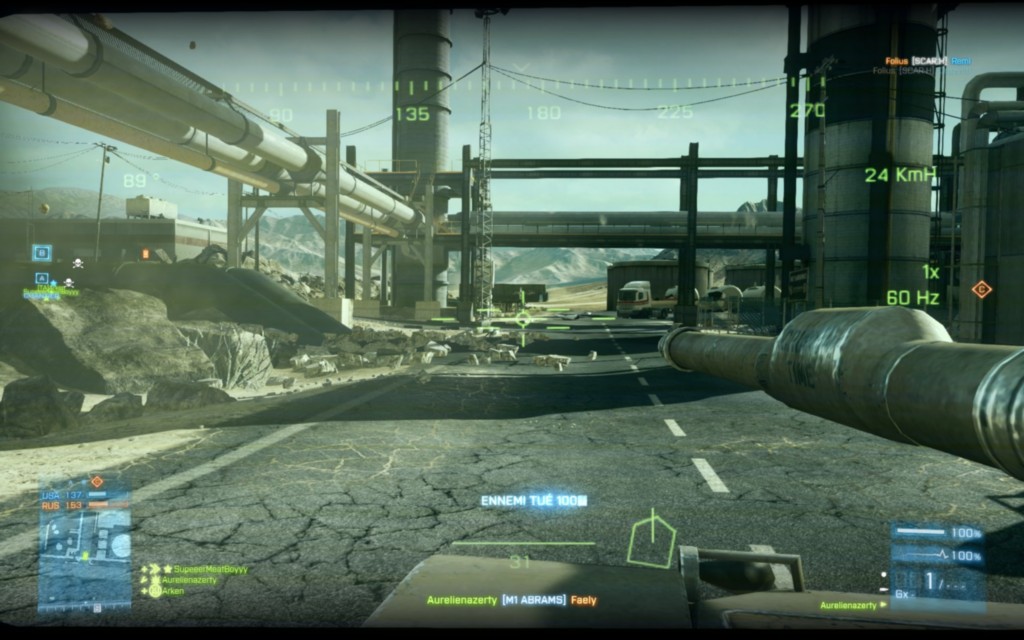The height and width of the screenshot is (640, 1024).
Task: Click the orange objective icon above the minimap
Action: [97, 482]
